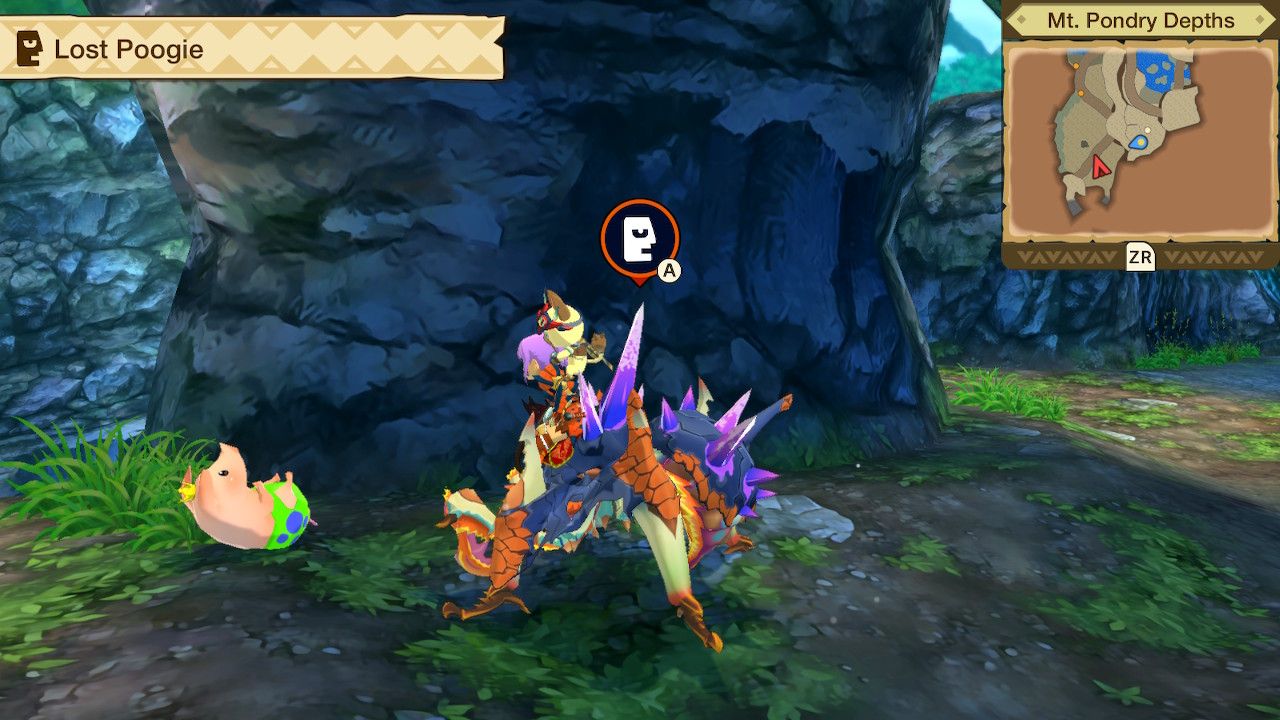Select the red player arrow on the minimap
Viewport: 1280px width, 720px height.
click(1100, 167)
